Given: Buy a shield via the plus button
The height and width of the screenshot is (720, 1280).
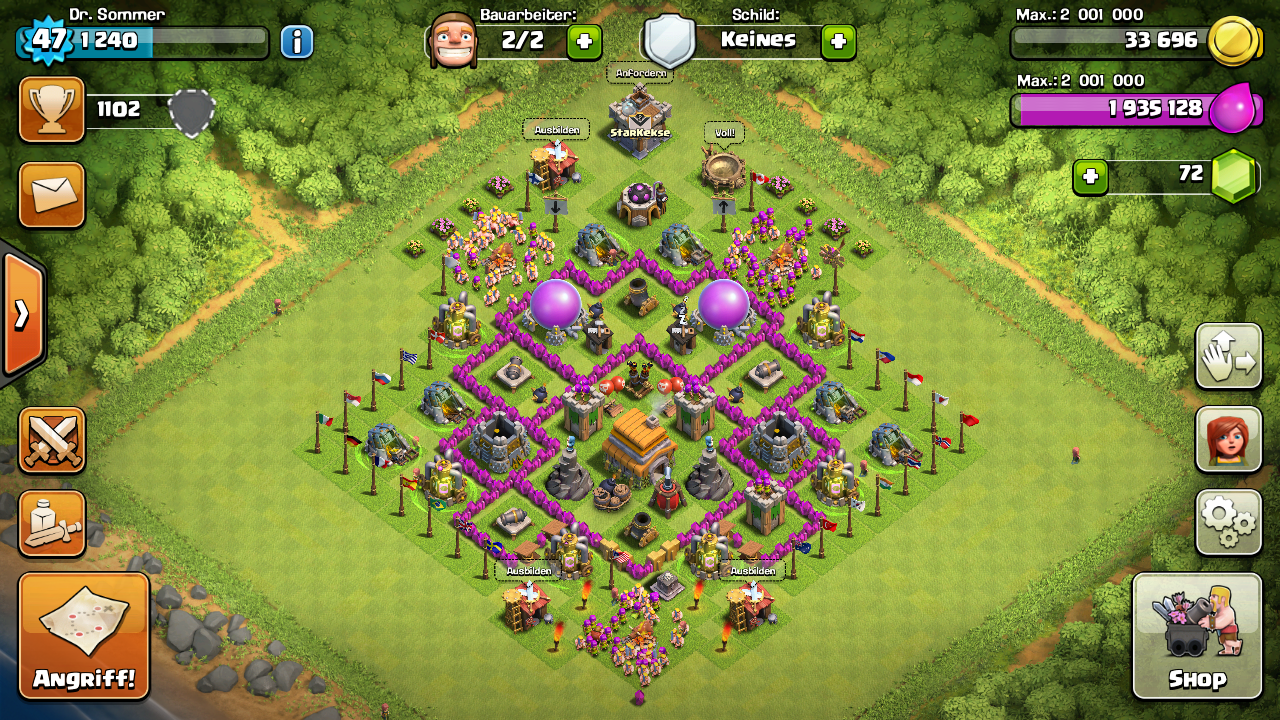Looking at the screenshot, I should (838, 41).
